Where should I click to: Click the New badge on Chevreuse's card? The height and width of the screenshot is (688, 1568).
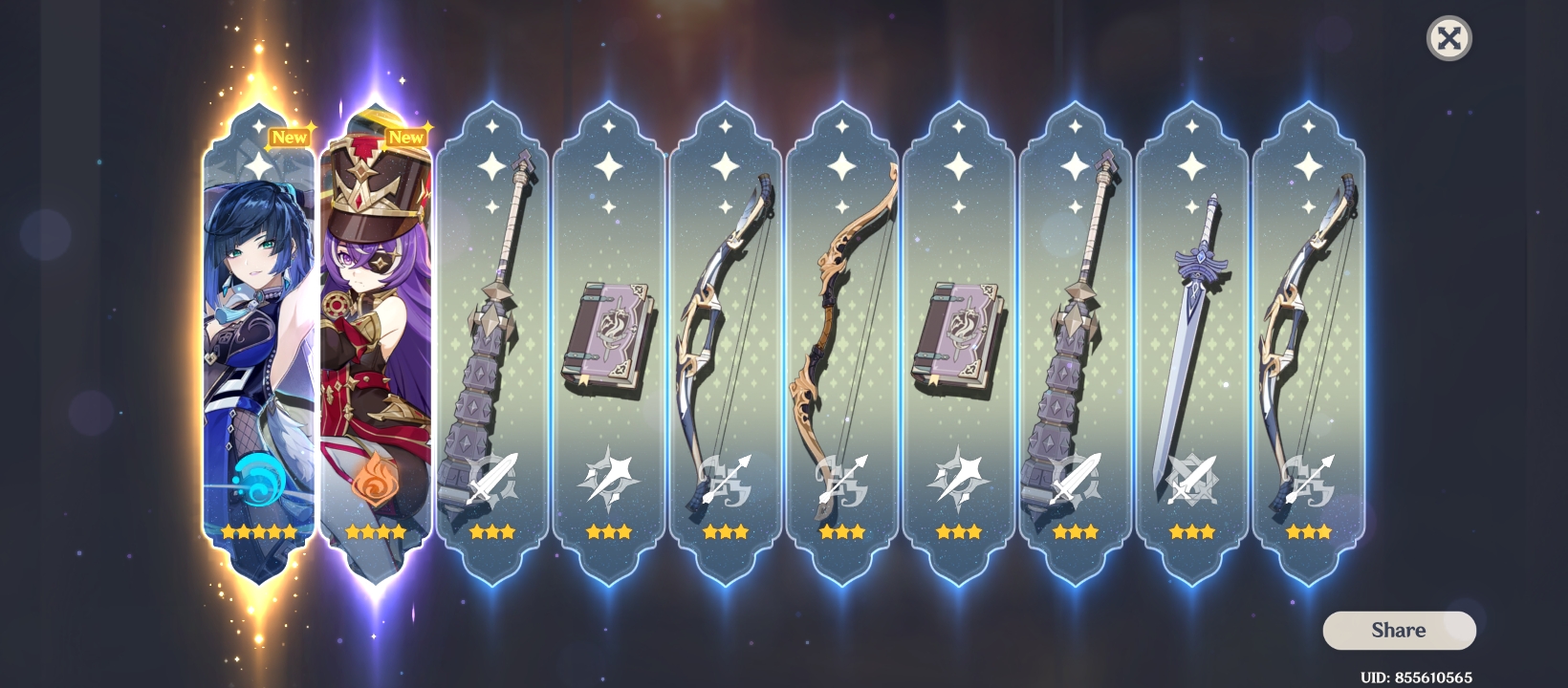tap(406, 137)
